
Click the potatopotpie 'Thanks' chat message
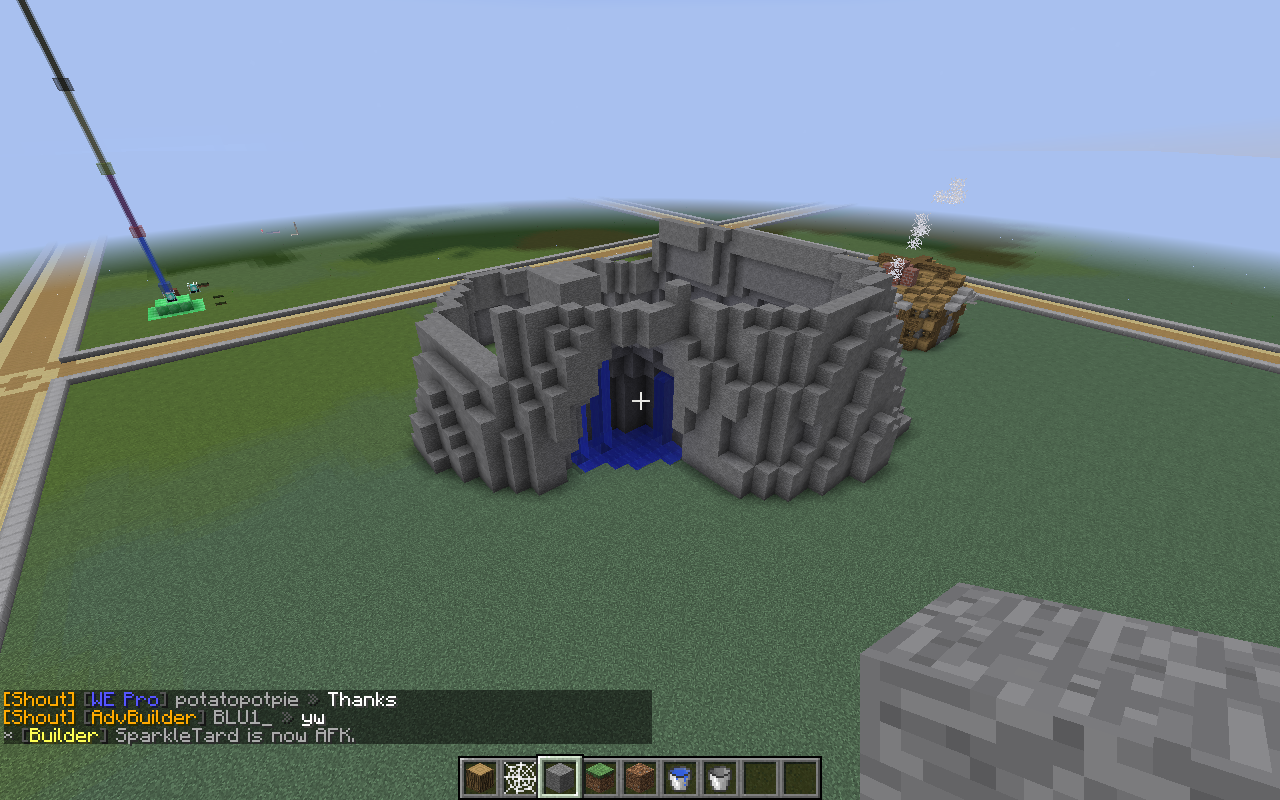coord(200,700)
